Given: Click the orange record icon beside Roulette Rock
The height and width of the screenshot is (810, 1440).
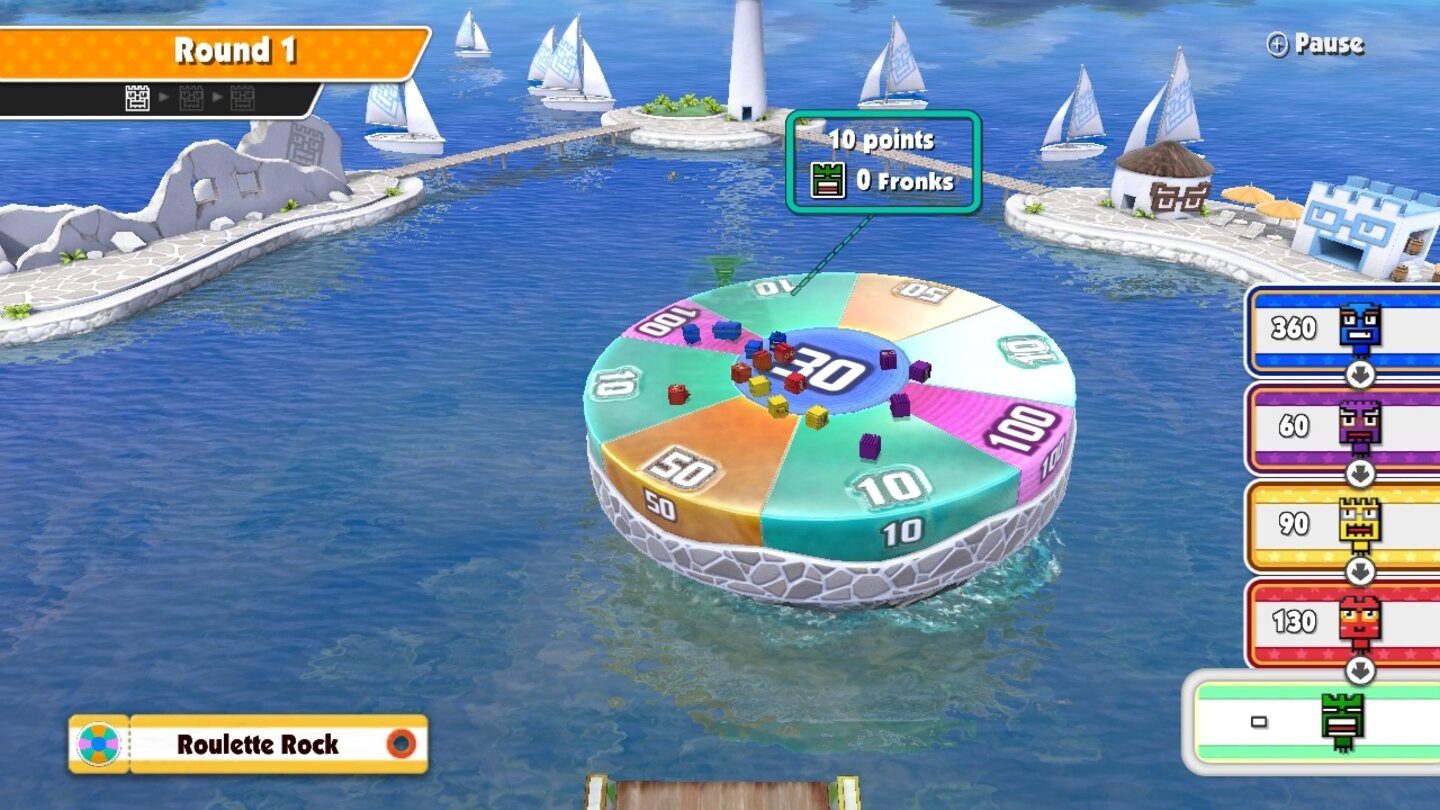Looking at the screenshot, I should click(x=400, y=743).
